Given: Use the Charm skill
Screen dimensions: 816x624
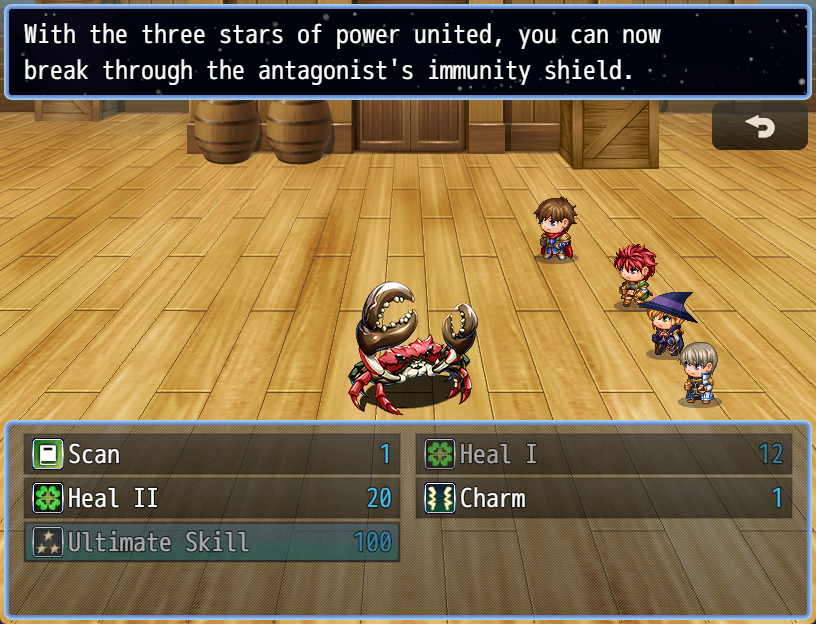Looking at the screenshot, I should (x=603, y=498).
